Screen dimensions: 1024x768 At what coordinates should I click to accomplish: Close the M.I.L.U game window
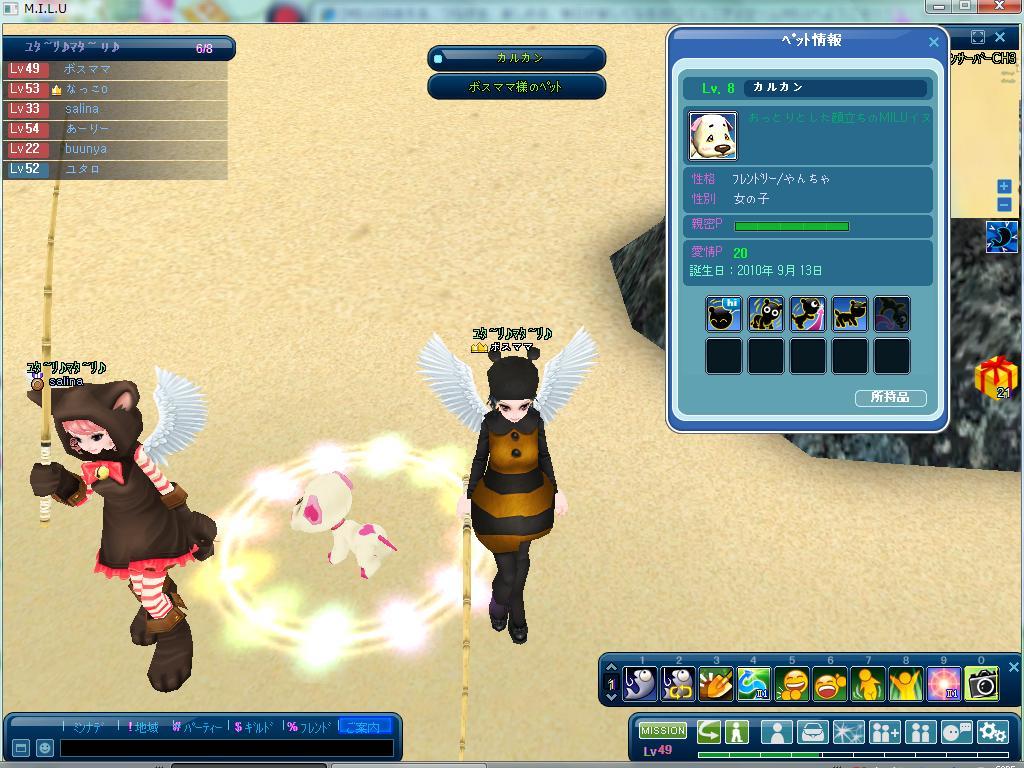(x=1001, y=6)
